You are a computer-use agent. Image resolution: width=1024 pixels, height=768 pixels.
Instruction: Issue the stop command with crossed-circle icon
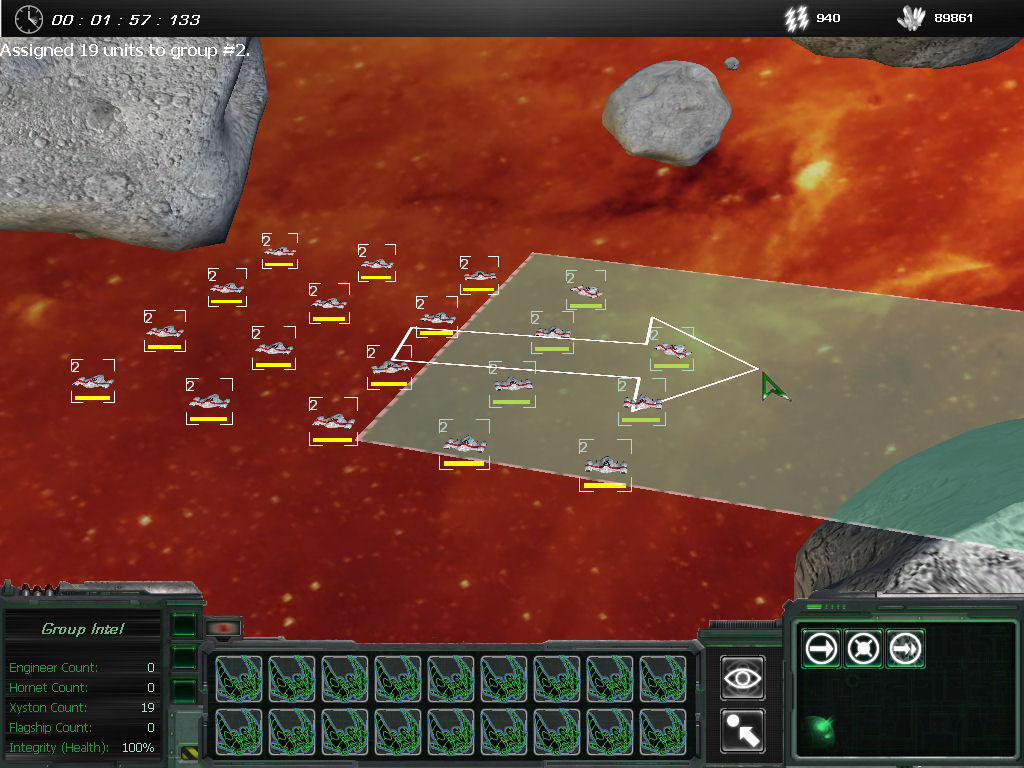click(x=863, y=649)
